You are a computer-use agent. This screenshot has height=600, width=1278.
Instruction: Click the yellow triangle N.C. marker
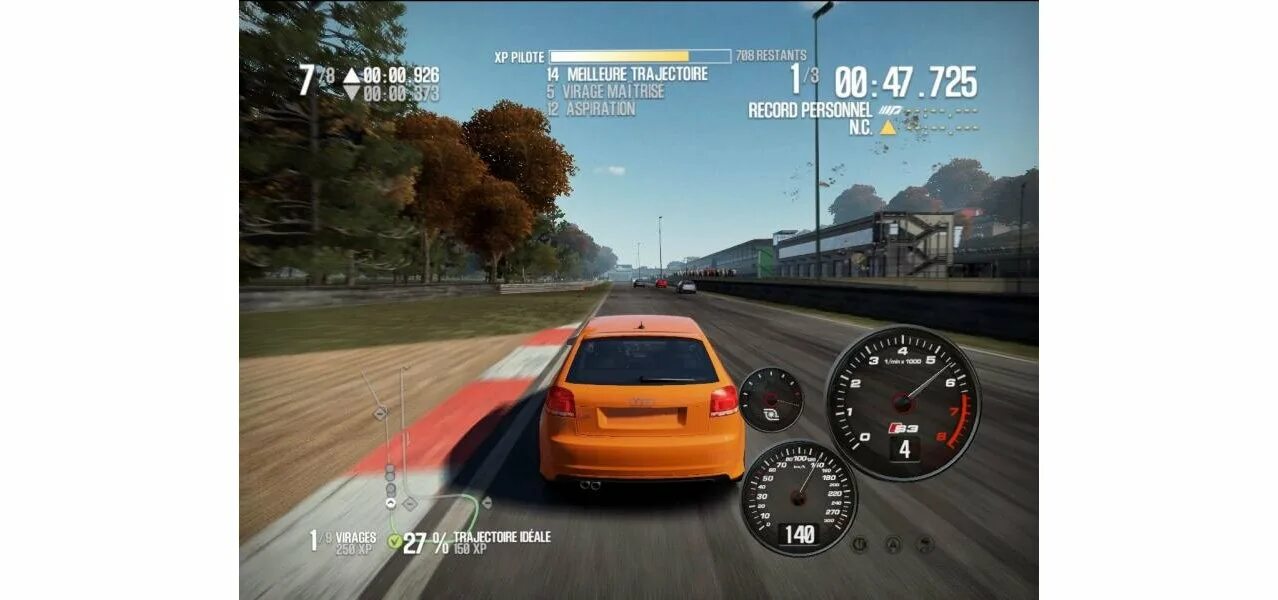click(888, 127)
